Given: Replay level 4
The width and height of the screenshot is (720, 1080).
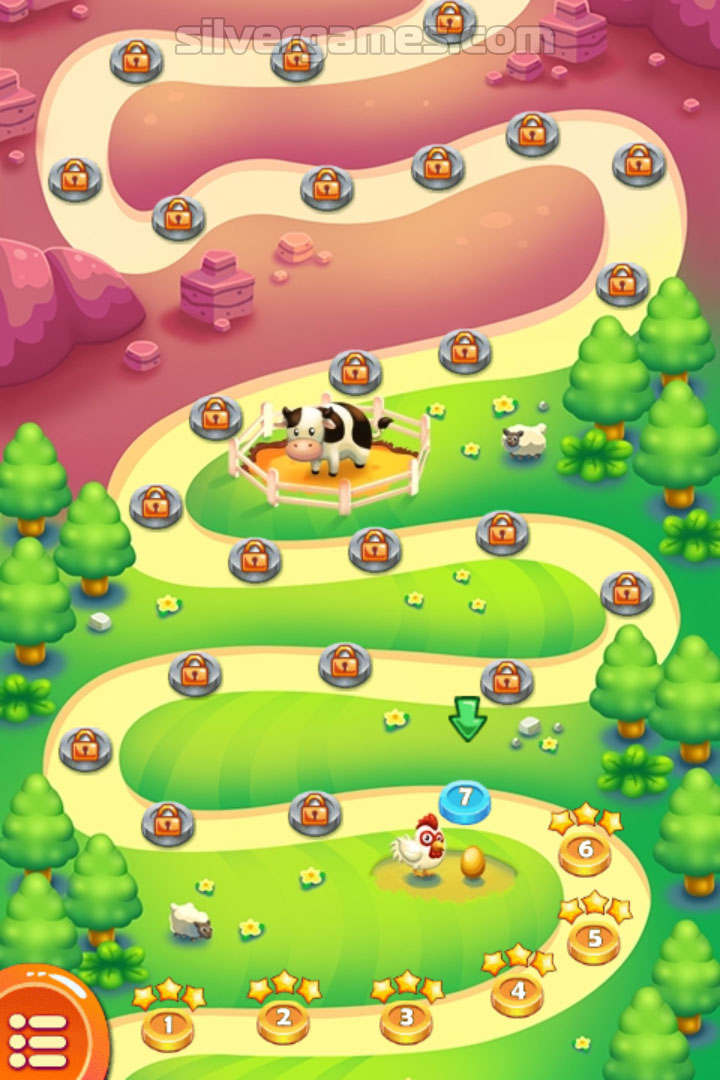Looking at the screenshot, I should click(x=517, y=993).
